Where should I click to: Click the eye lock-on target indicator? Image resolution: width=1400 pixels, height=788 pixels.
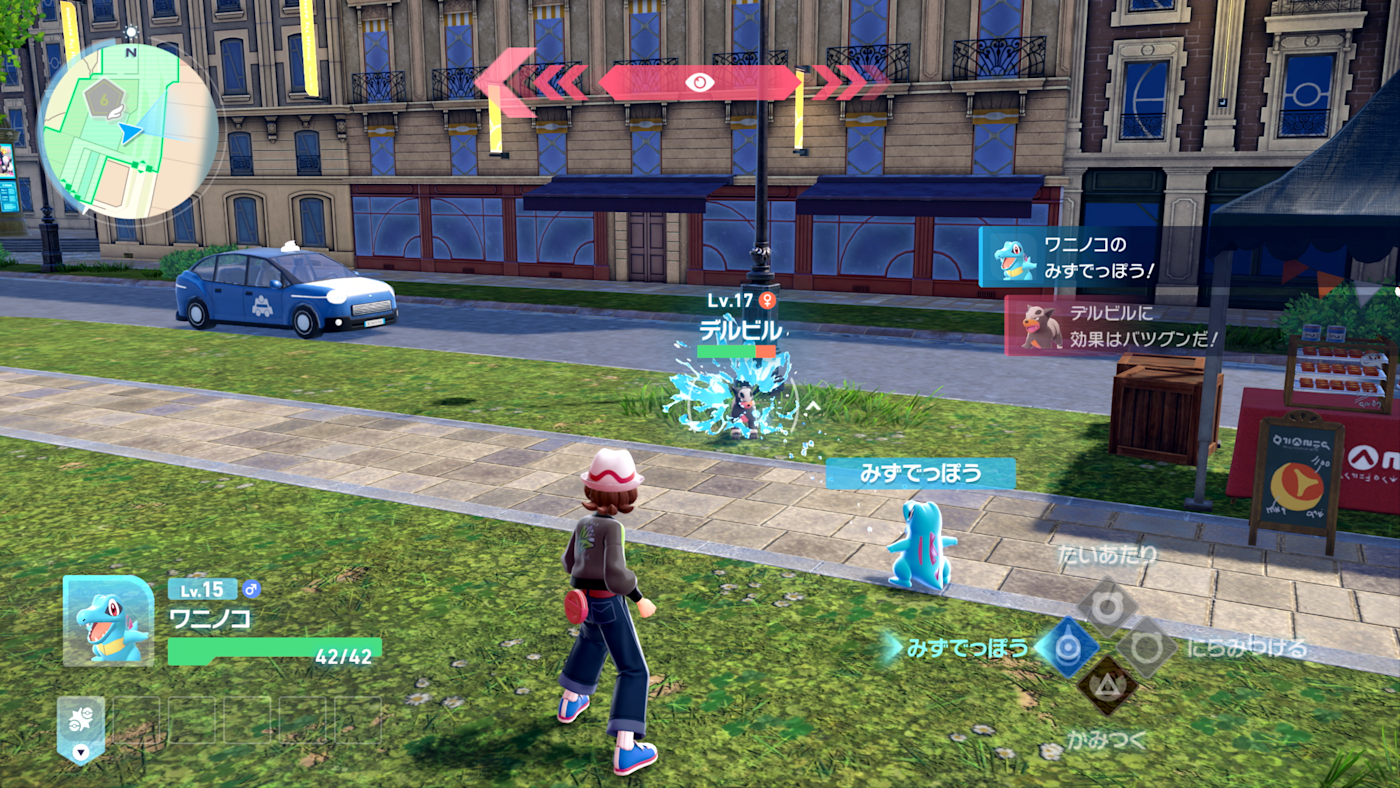[700, 82]
